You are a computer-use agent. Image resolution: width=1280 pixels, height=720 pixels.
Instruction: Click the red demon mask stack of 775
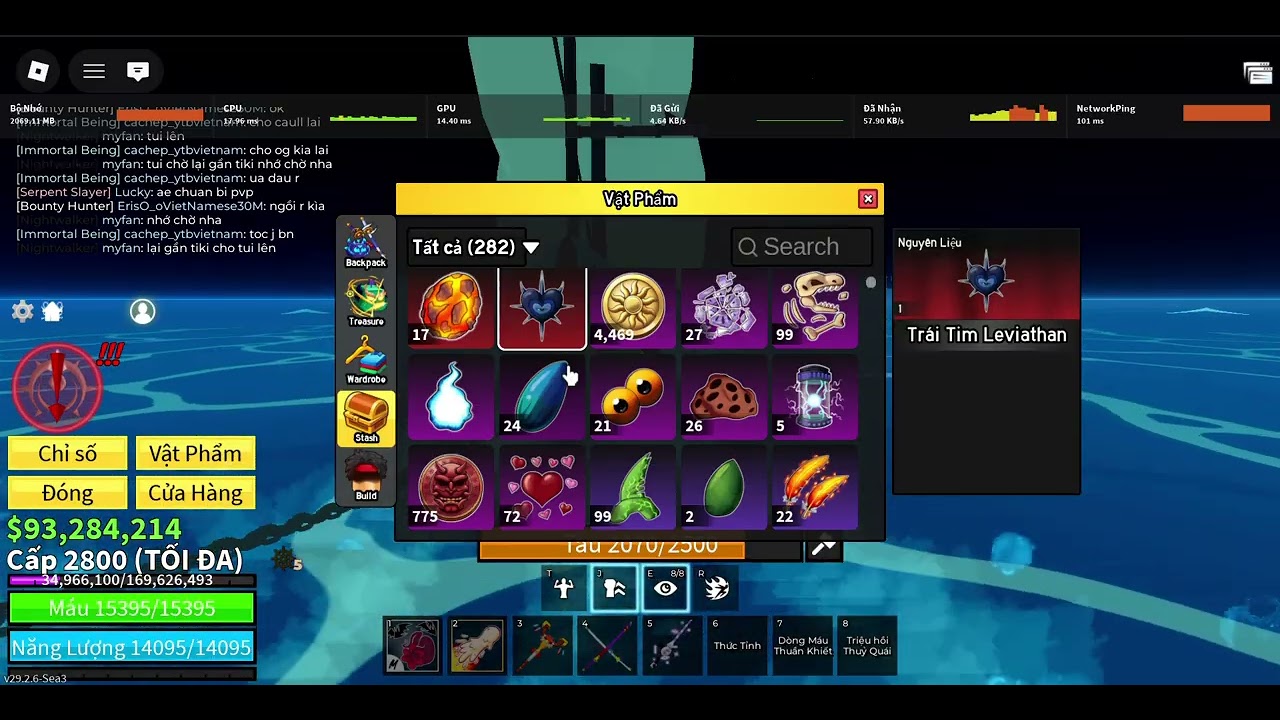coord(451,489)
